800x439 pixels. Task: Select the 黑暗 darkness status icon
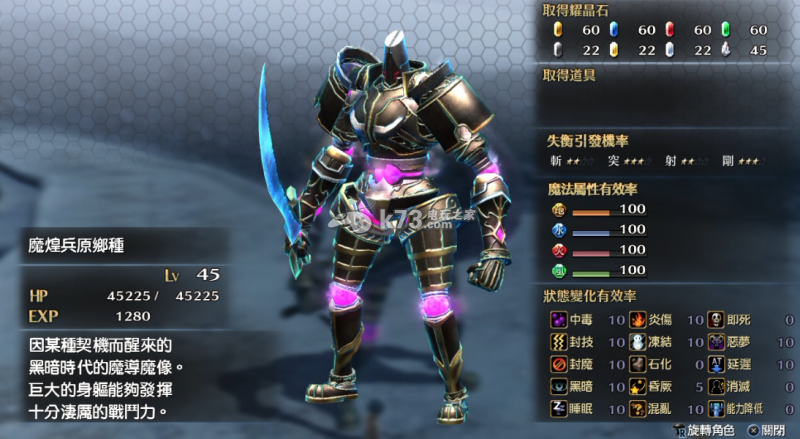pyautogui.click(x=558, y=386)
